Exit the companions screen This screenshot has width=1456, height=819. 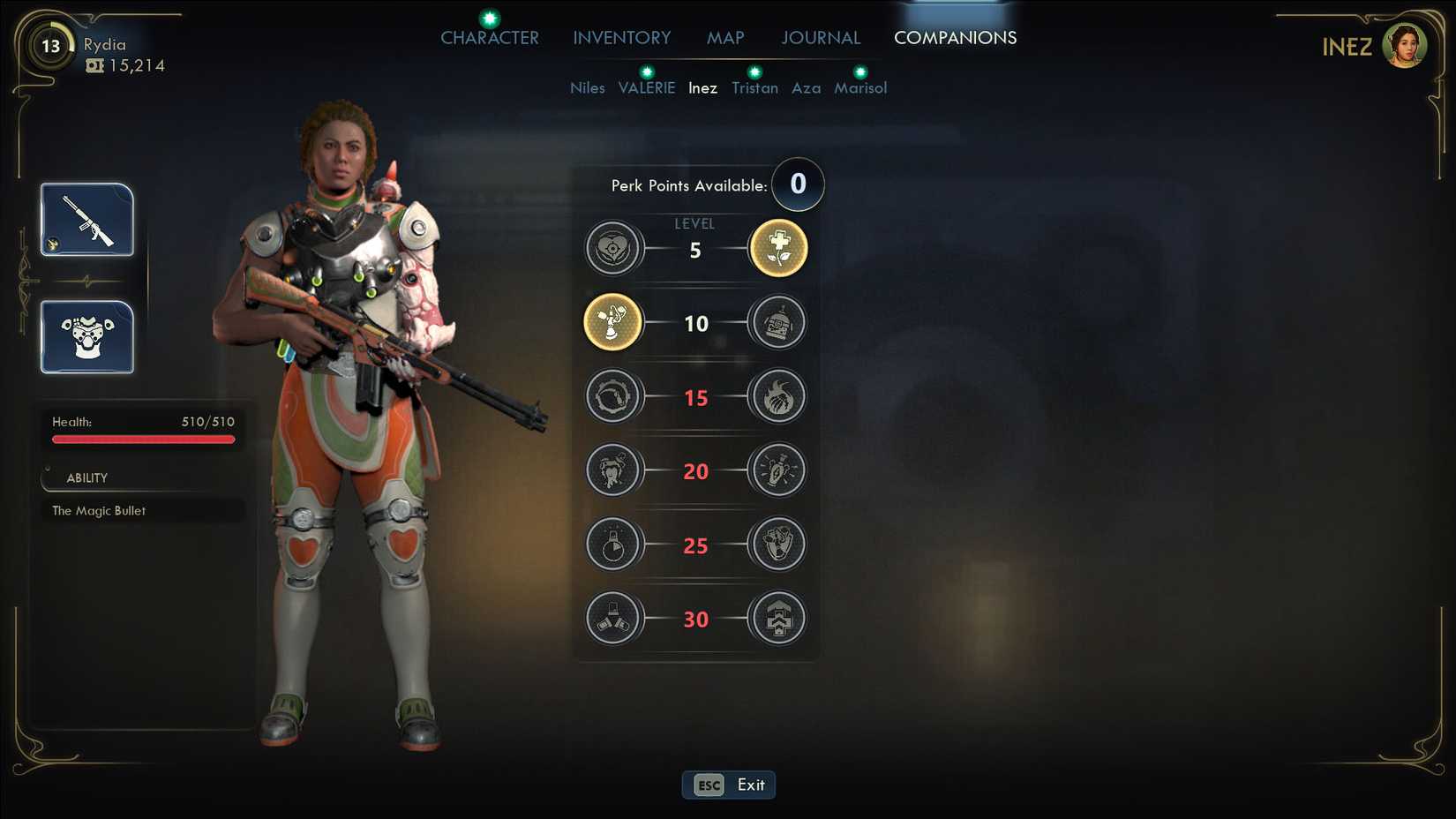pos(729,785)
